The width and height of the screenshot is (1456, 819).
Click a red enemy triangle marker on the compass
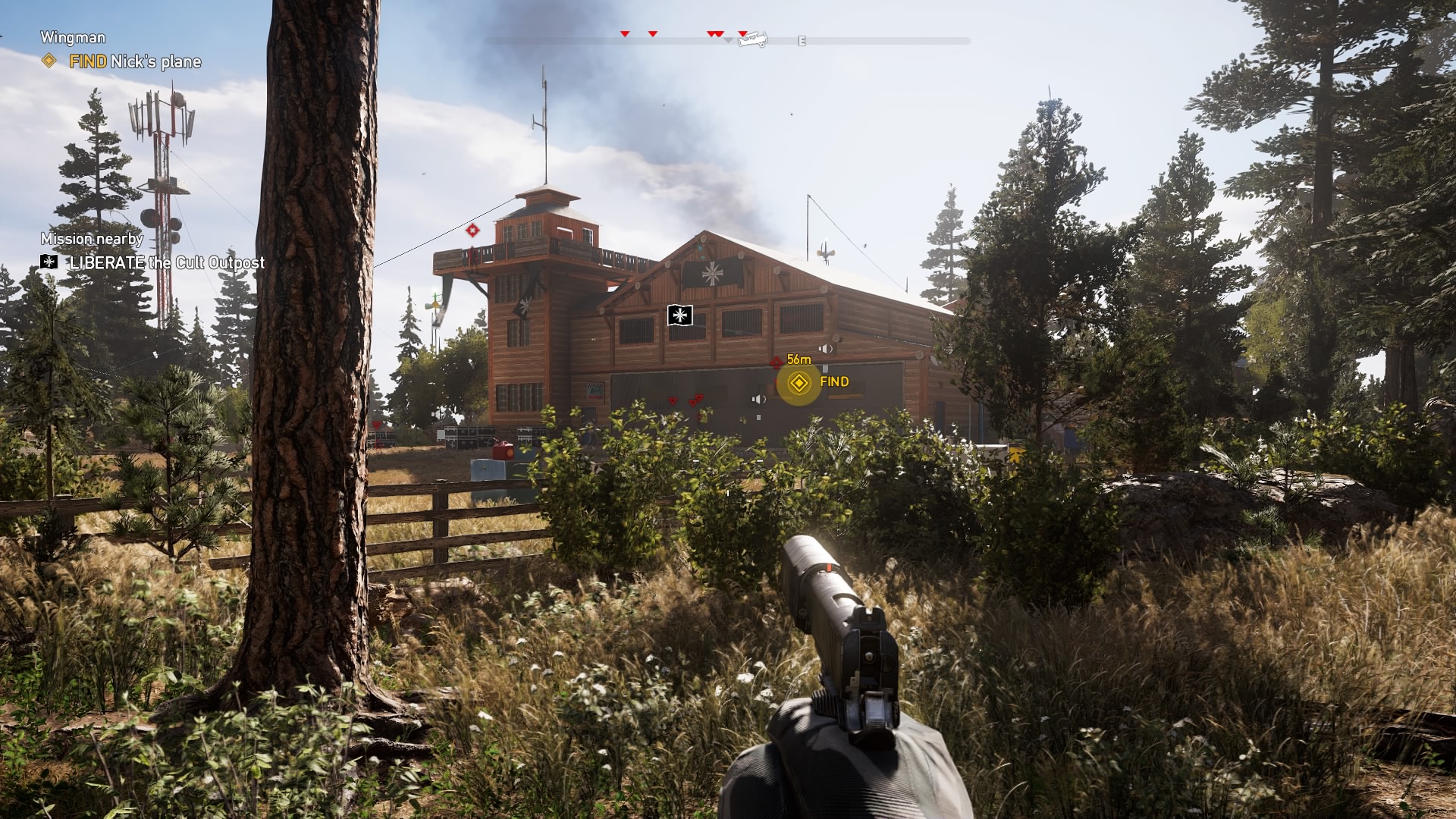click(x=625, y=33)
